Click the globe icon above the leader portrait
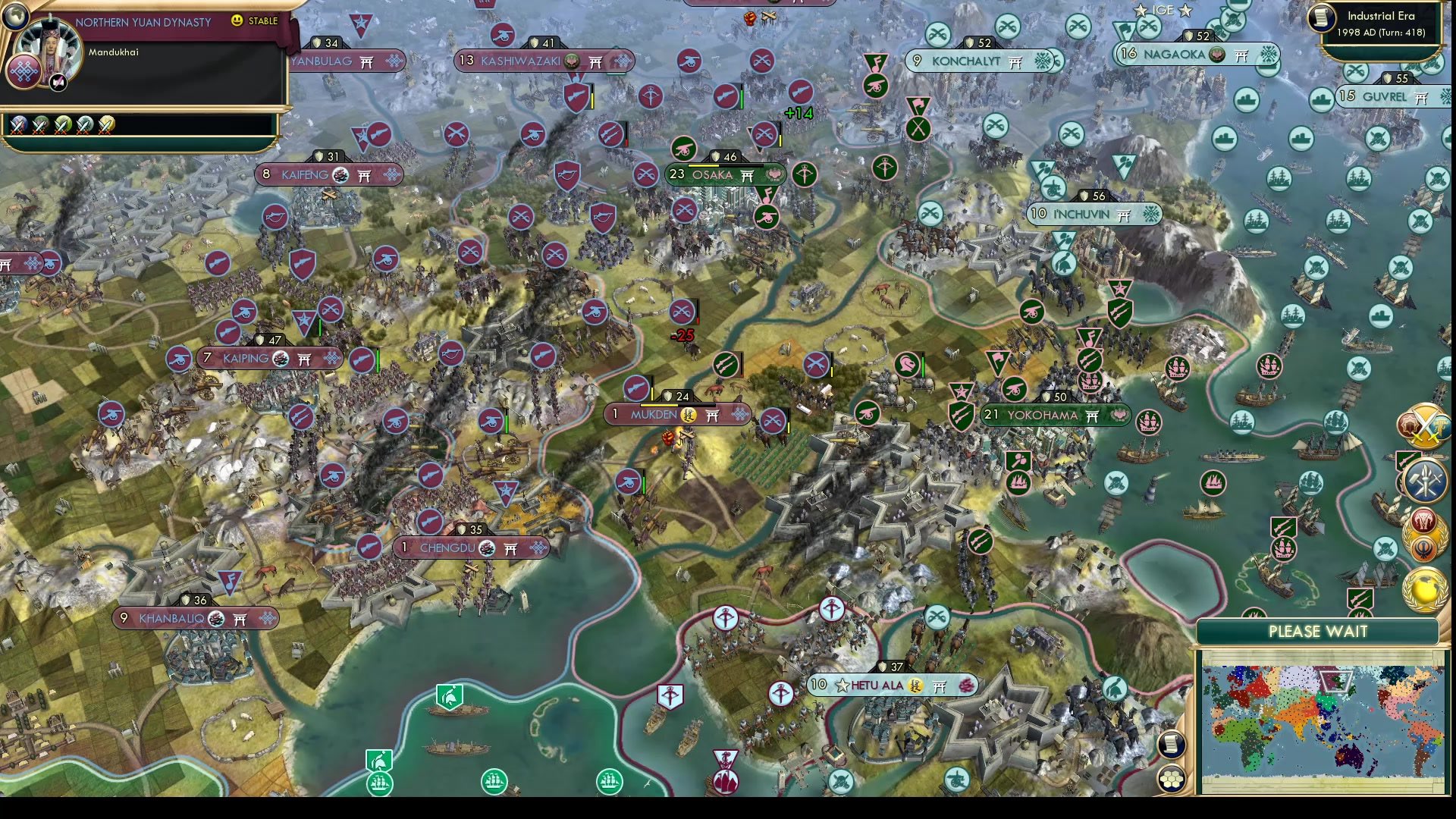The image size is (1456, 819). tap(16, 17)
